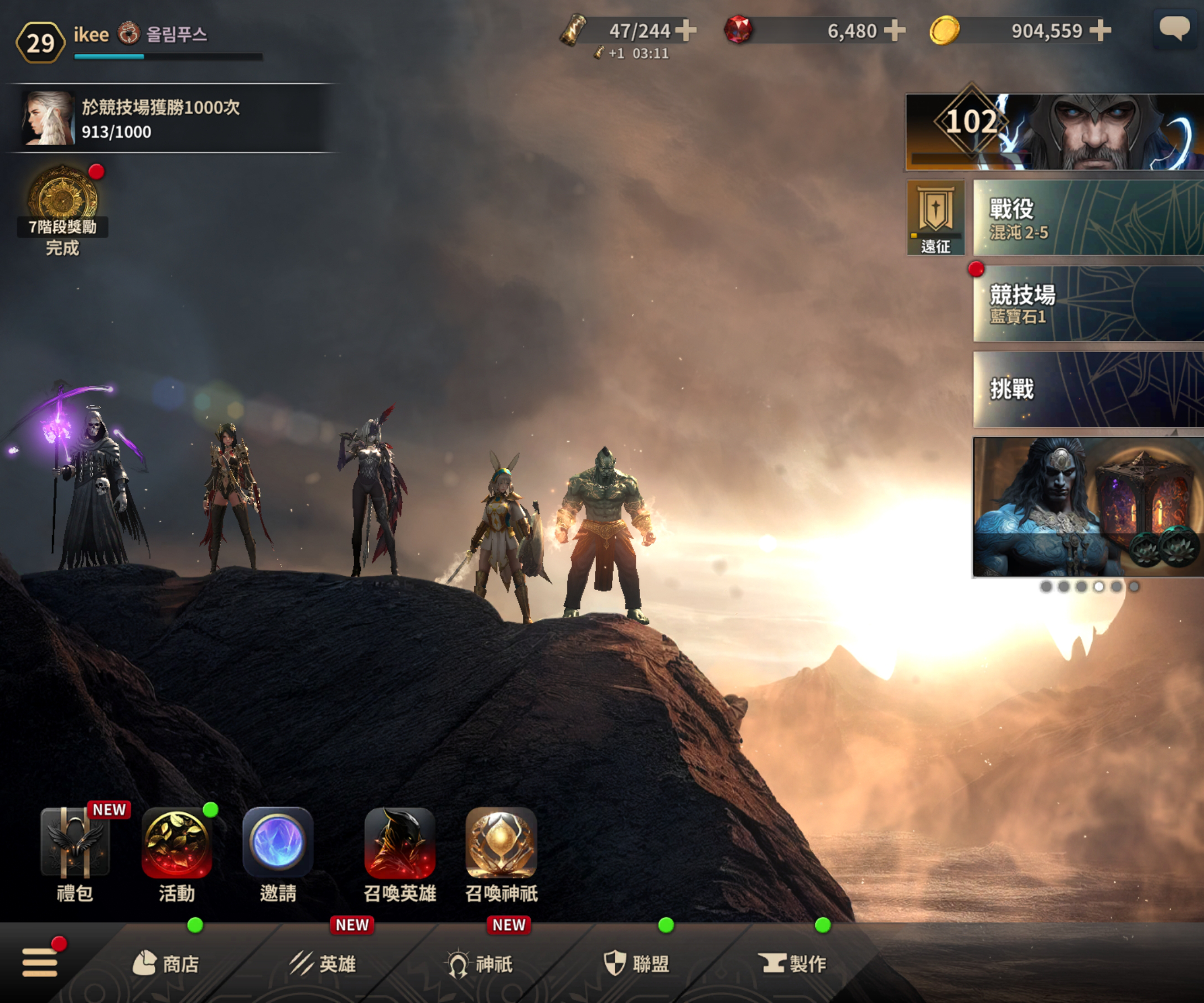
Task: Open the 製作 crafting tab
Action: pyautogui.click(x=793, y=964)
